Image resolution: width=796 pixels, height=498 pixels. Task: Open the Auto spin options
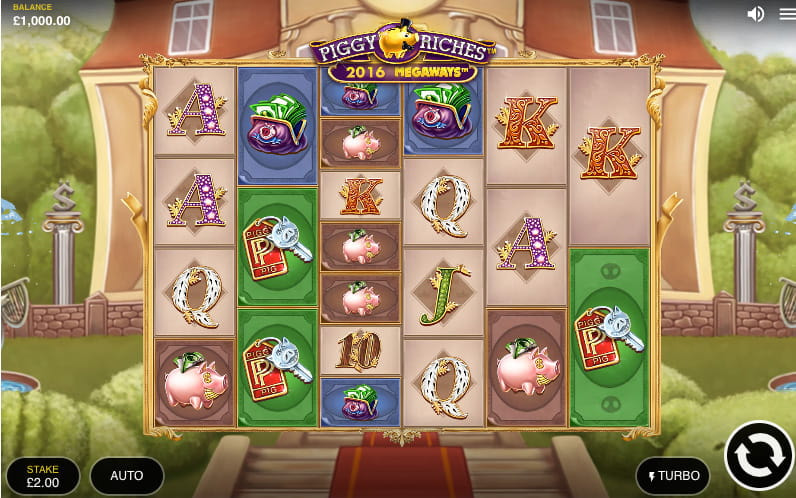point(126,475)
